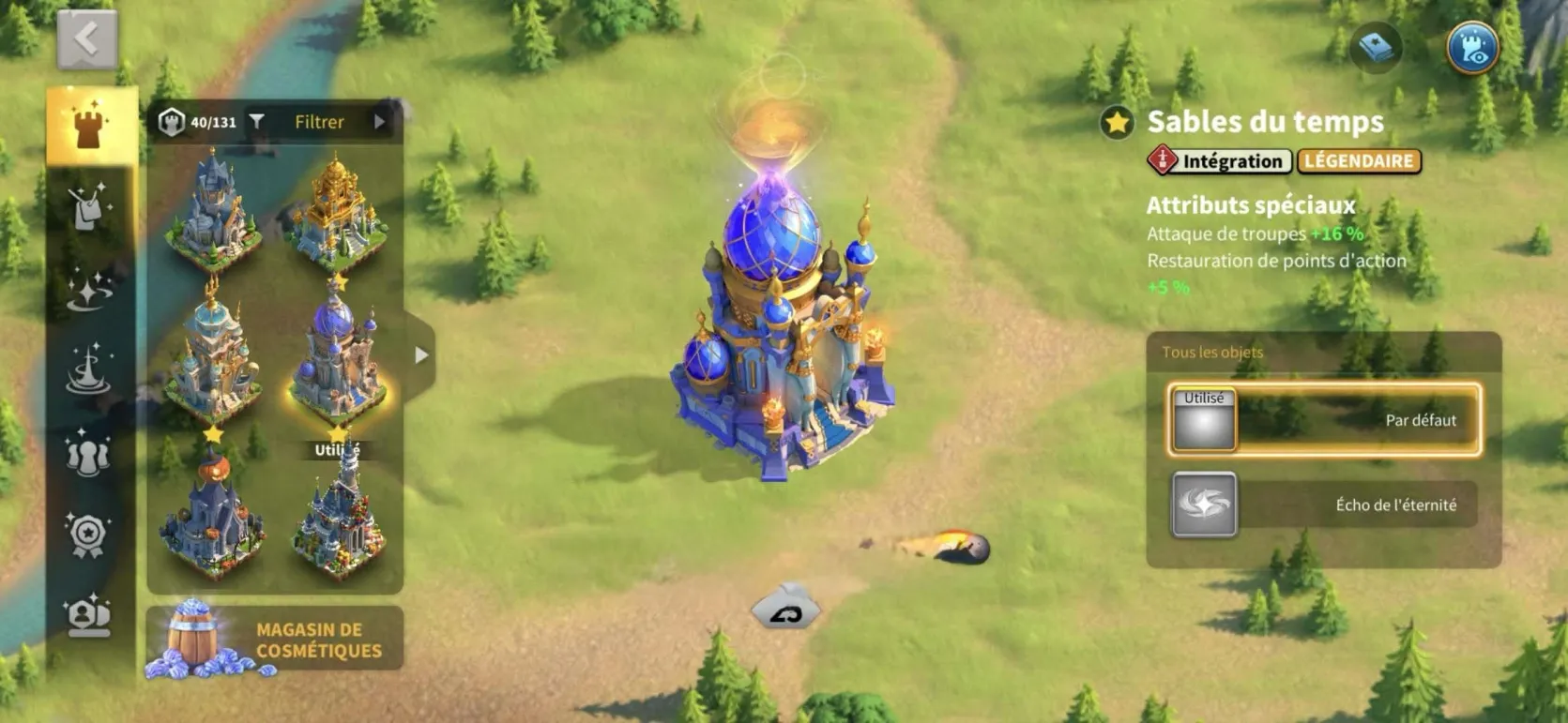Toggle the favorite star beside Sables du temps
This screenshot has width=1568, height=723.
pos(1117,123)
